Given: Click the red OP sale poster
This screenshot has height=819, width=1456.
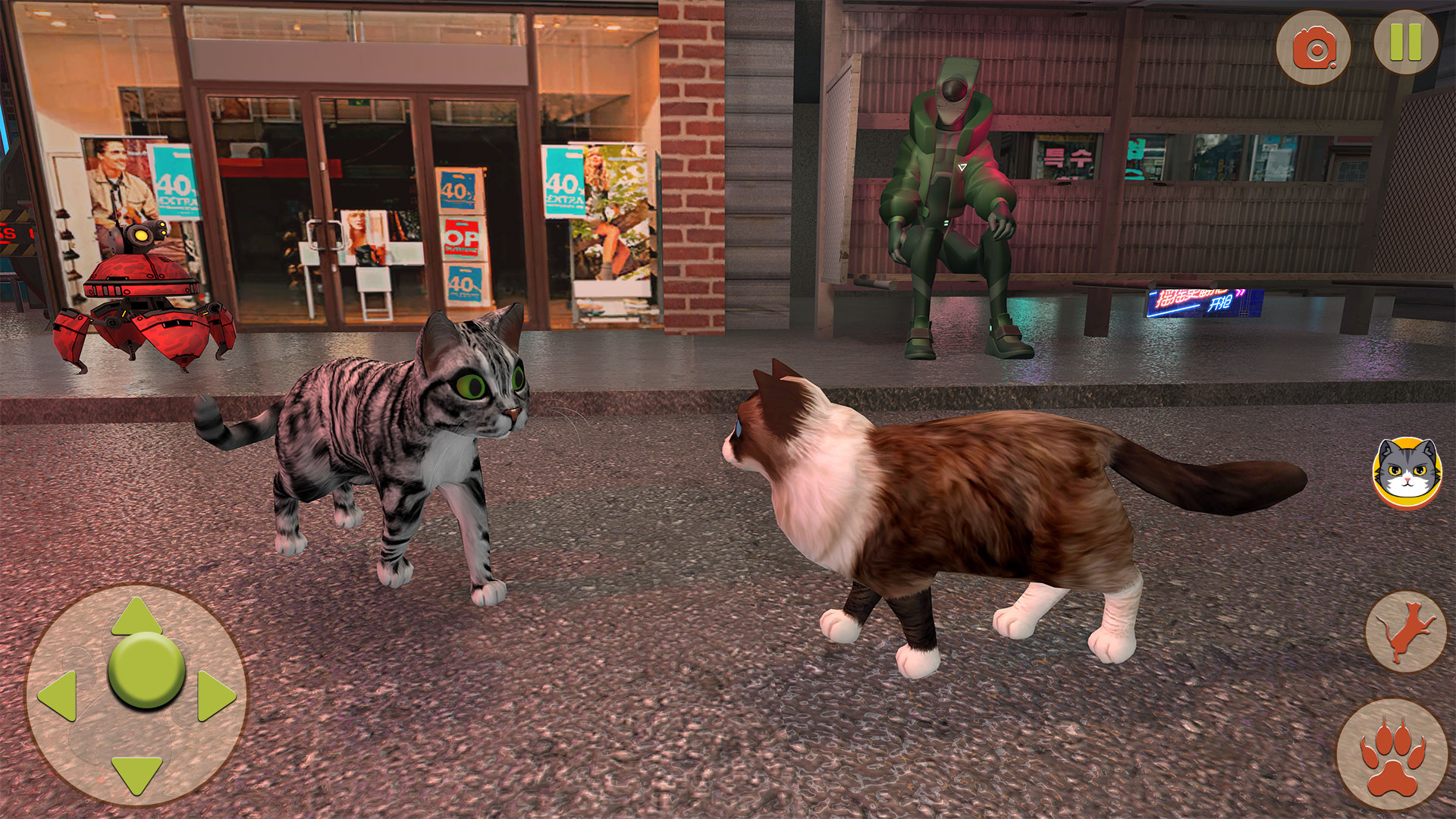Looking at the screenshot, I should tap(463, 235).
